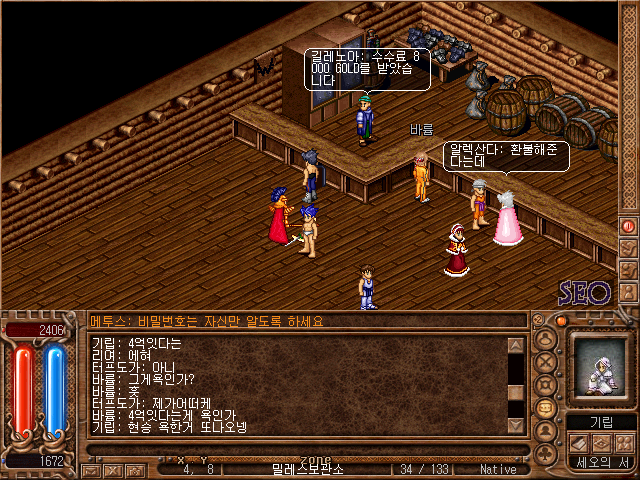Click the Native language mode indicator

498,468
